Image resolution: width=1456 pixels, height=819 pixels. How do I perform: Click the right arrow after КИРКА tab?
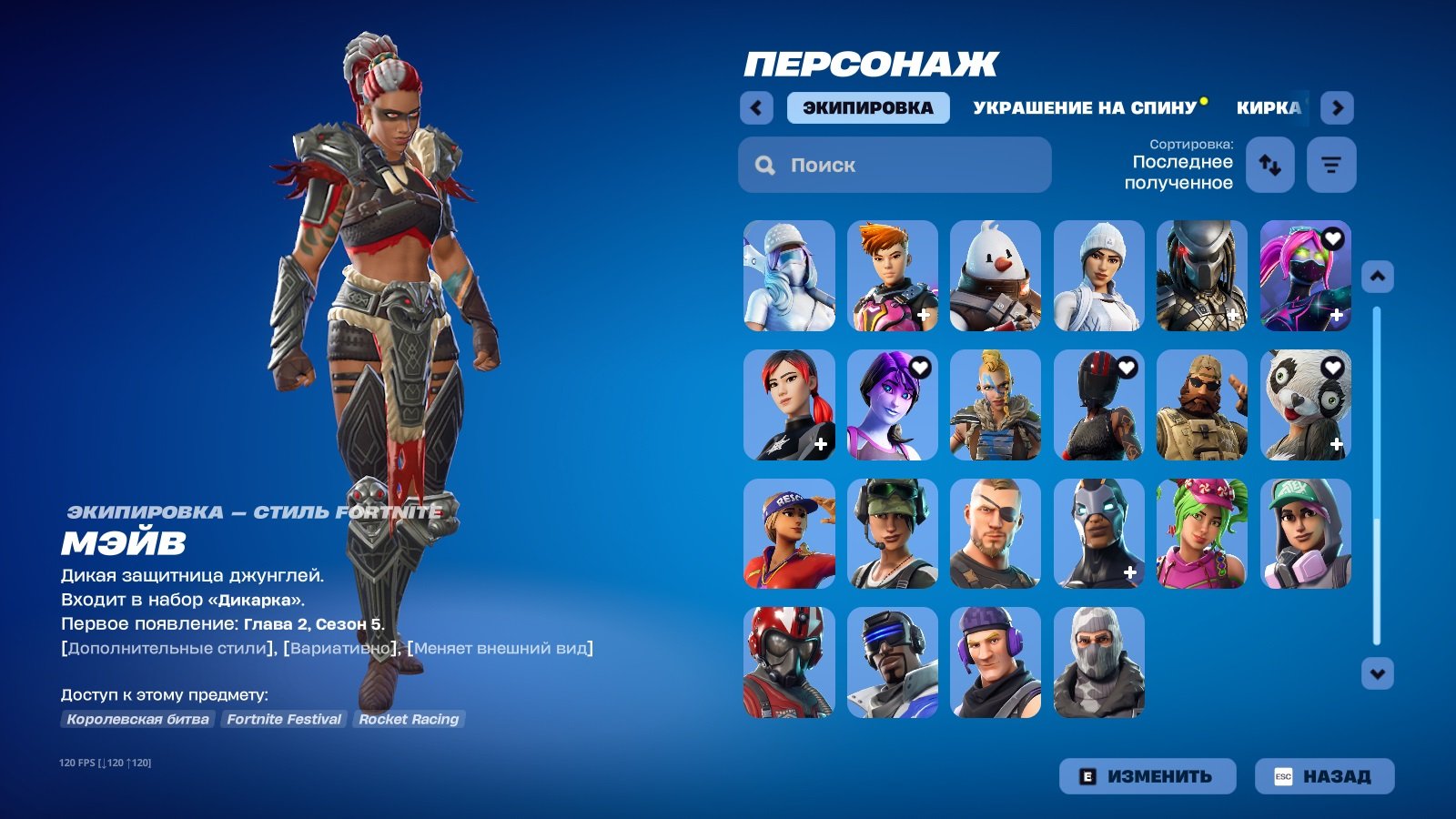1337,107
